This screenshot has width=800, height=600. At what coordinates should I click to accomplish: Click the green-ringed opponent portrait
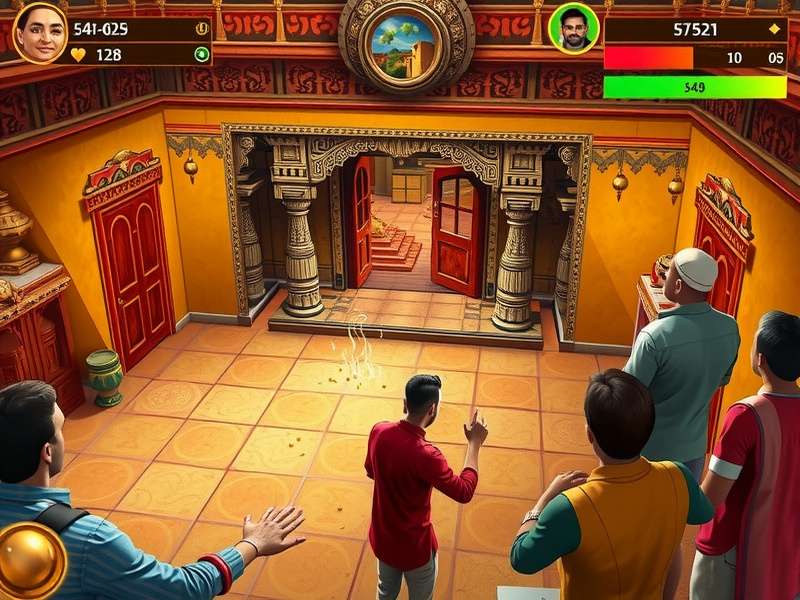(573, 28)
